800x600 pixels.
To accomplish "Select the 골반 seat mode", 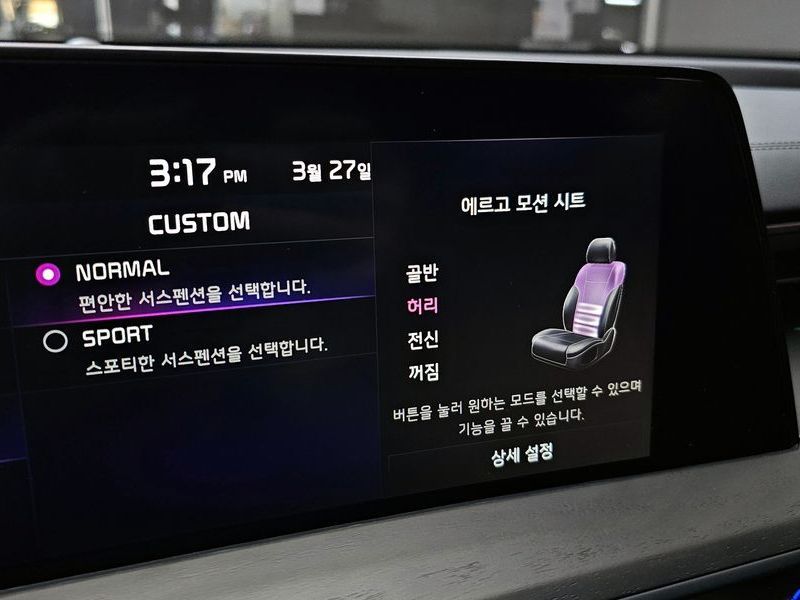I will (422, 273).
